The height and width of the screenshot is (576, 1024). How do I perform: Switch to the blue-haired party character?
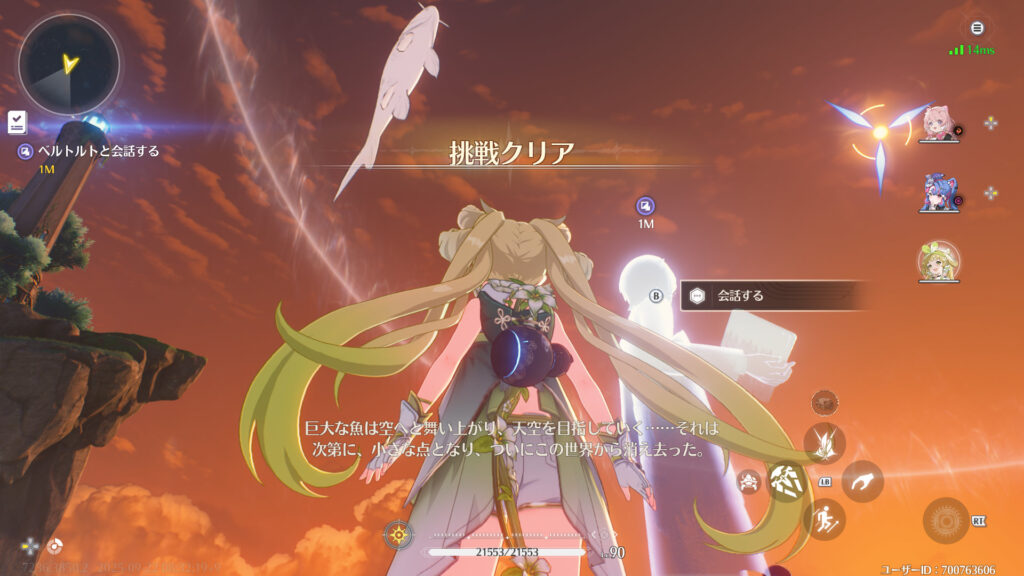[938, 192]
